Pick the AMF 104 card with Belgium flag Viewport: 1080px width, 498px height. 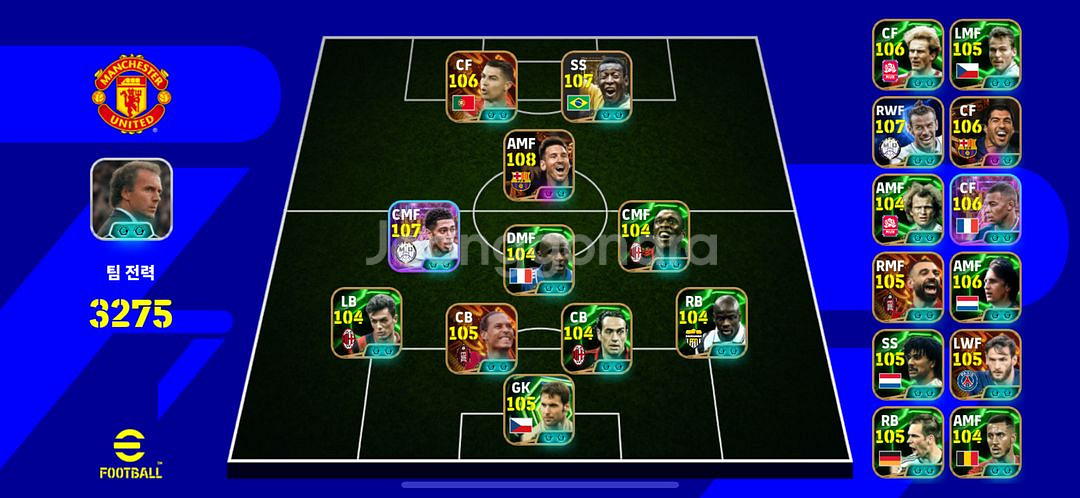(x=985, y=442)
